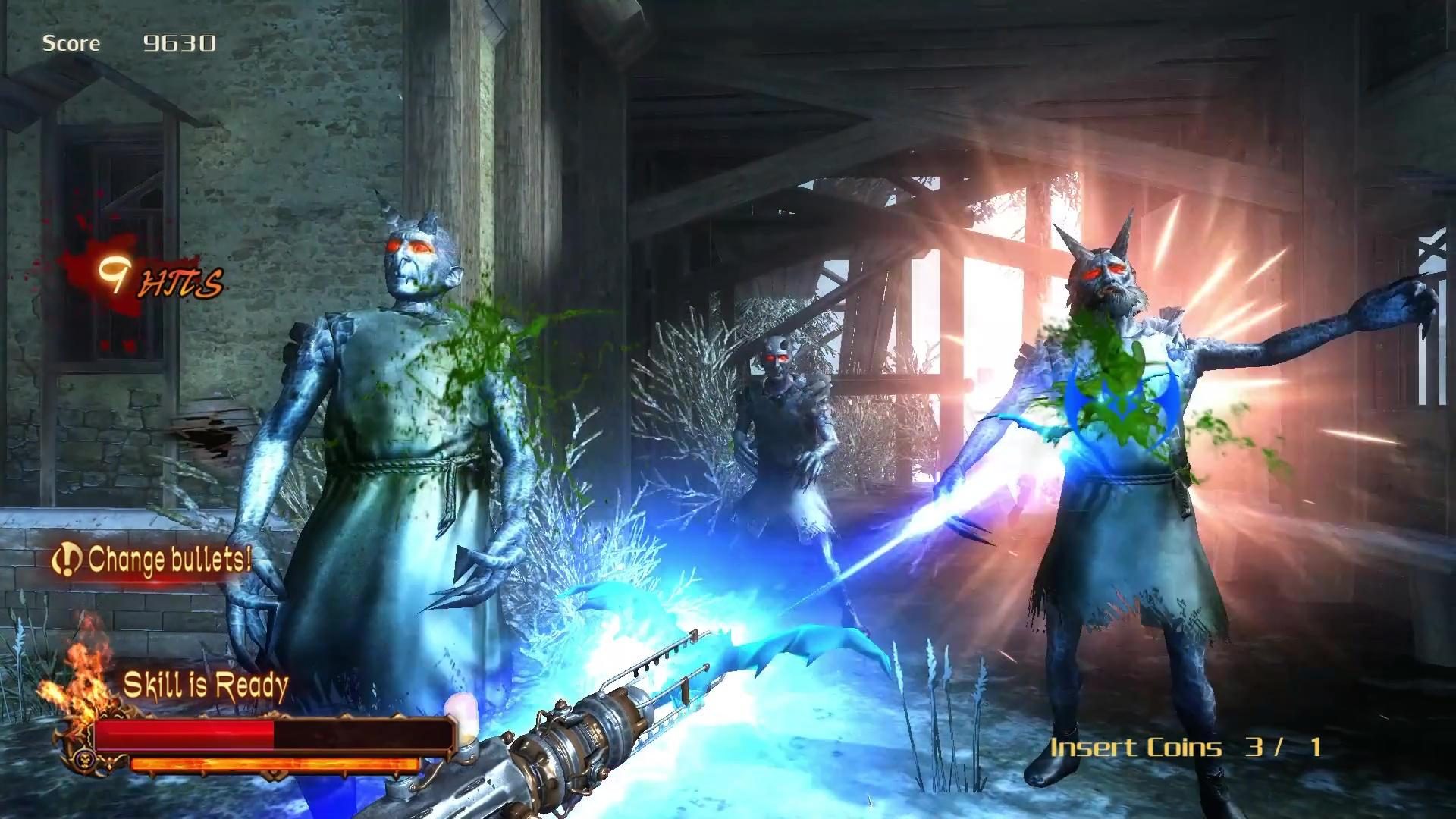Click the white capsule on the gun barrel

(x=464, y=719)
